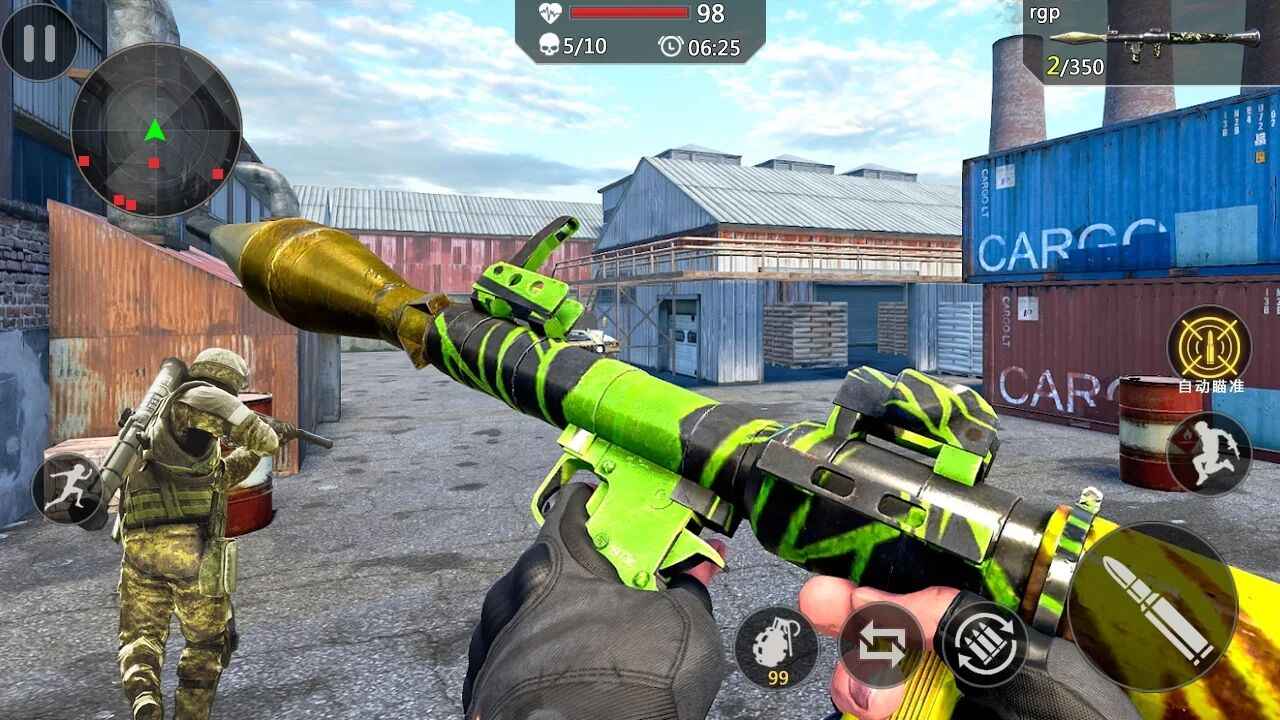
Task: Enable the 自动瞄准 auto-aim targeting toggle
Action: [x=1212, y=346]
